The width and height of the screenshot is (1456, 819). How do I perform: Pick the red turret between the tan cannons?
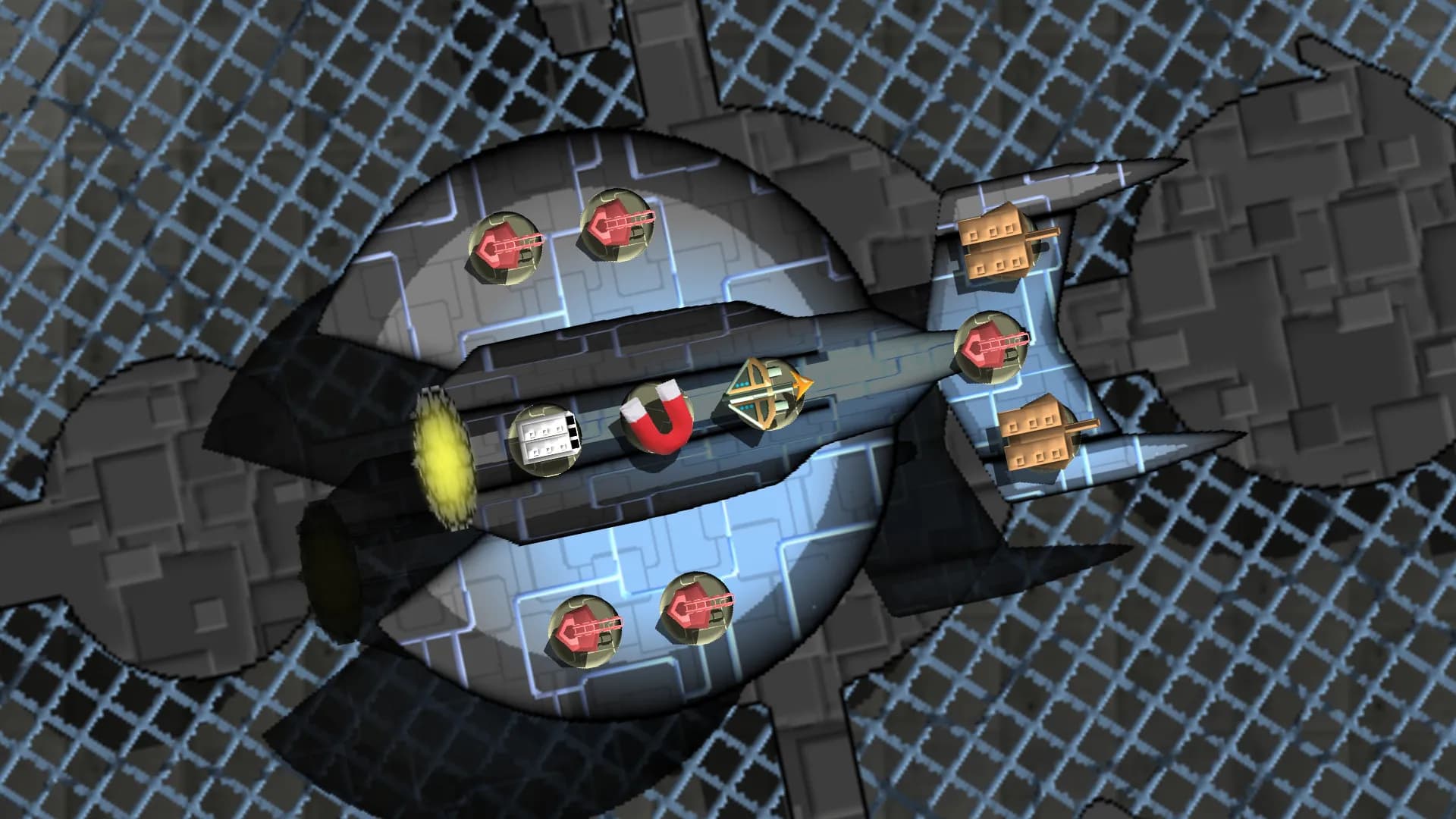pyautogui.click(x=989, y=347)
